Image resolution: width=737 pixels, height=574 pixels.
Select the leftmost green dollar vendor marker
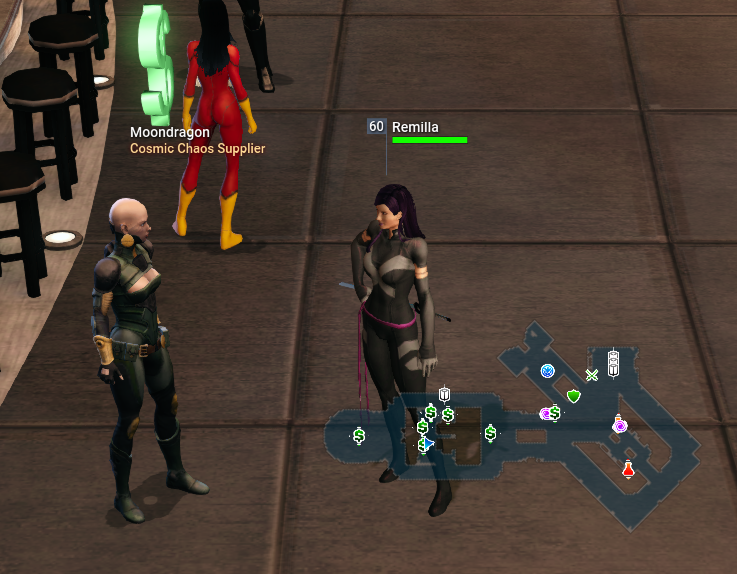359,435
